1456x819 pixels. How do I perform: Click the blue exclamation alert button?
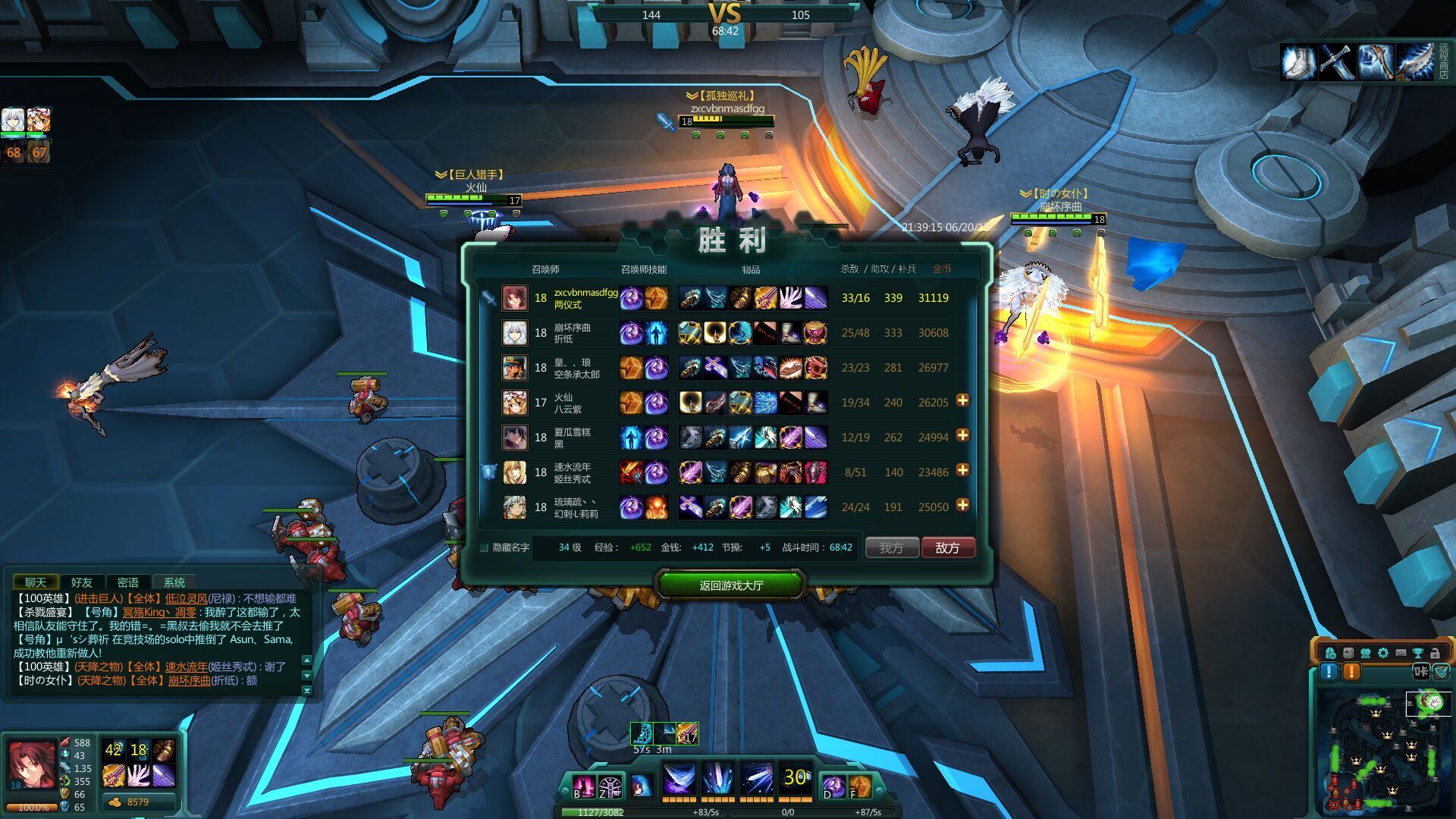(1329, 672)
